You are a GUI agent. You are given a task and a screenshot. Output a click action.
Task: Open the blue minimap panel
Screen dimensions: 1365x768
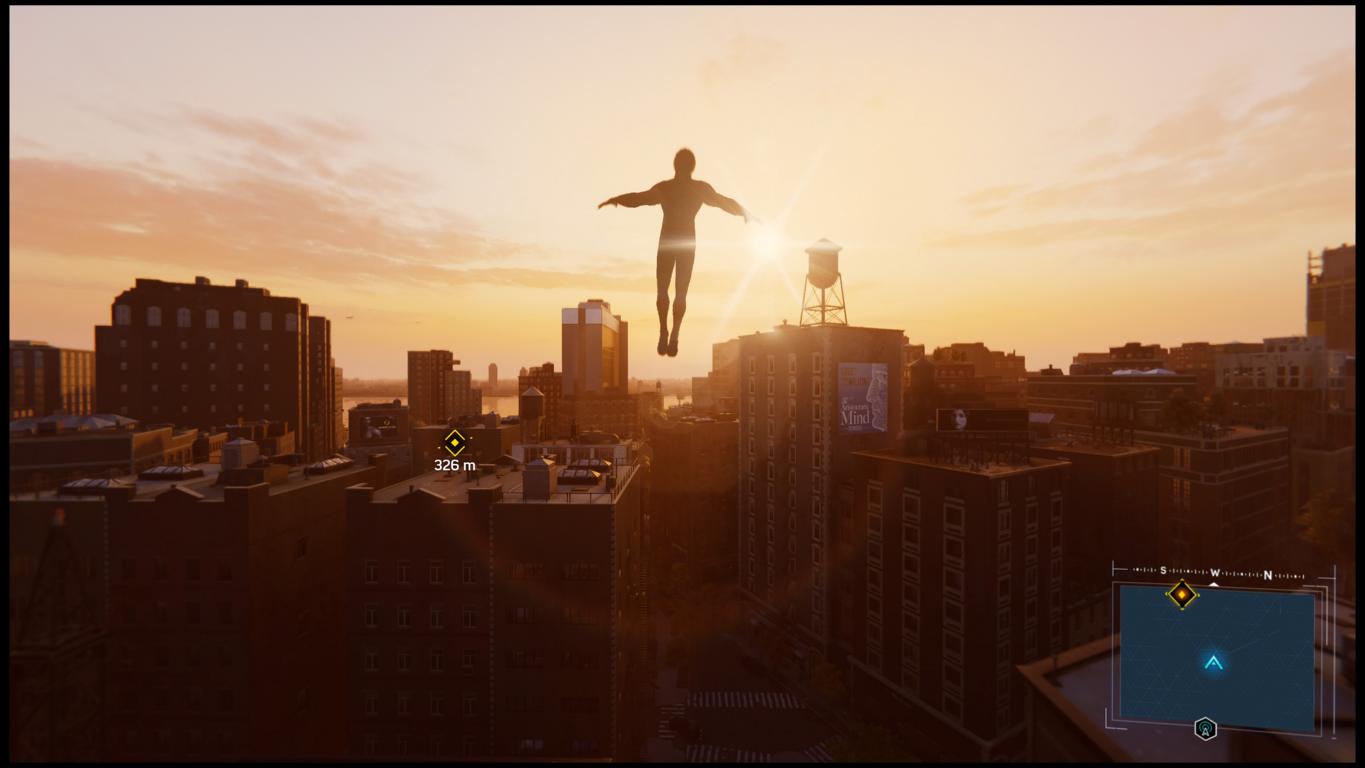coord(1216,657)
